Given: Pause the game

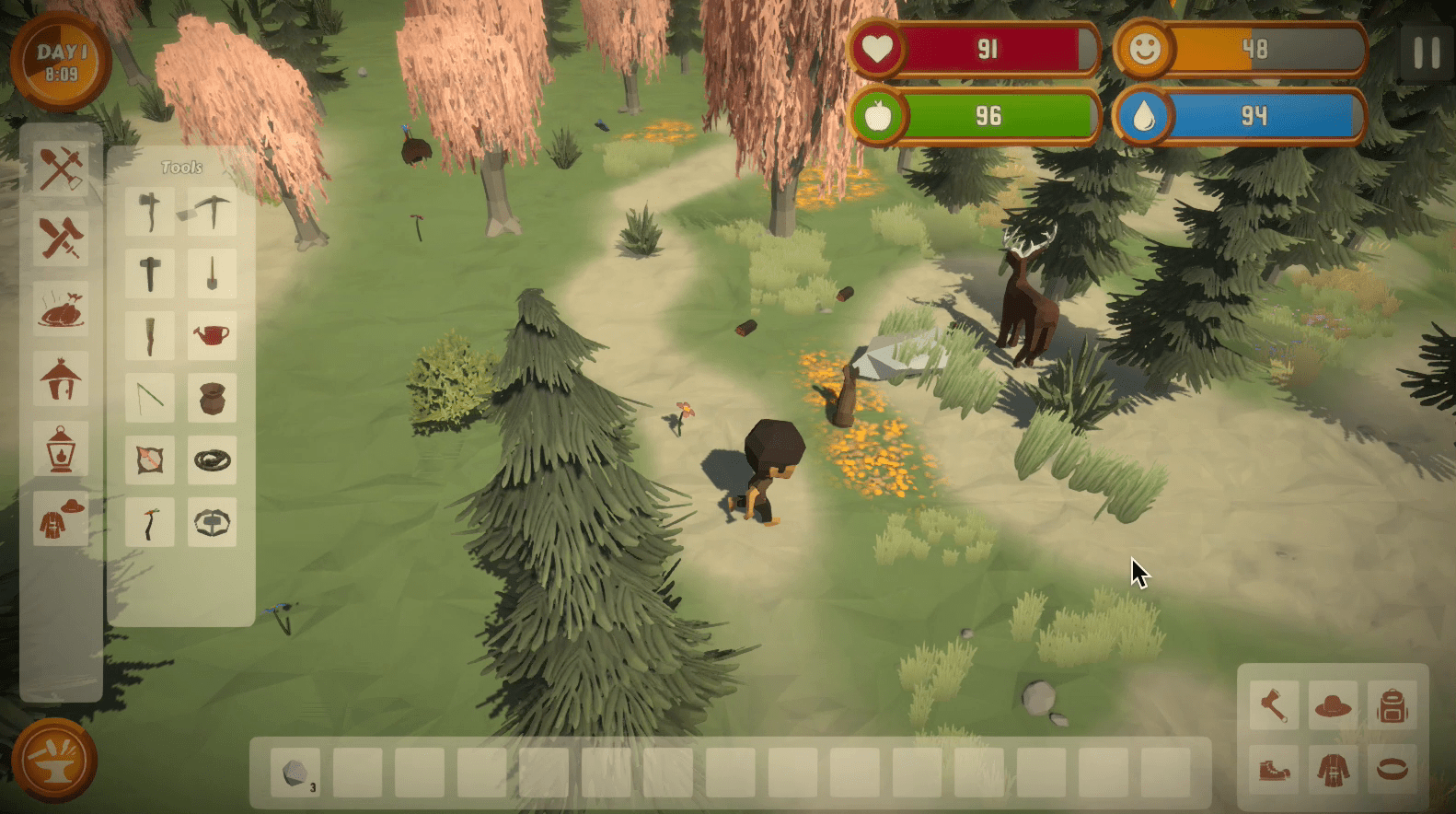Looking at the screenshot, I should pos(1426,53).
